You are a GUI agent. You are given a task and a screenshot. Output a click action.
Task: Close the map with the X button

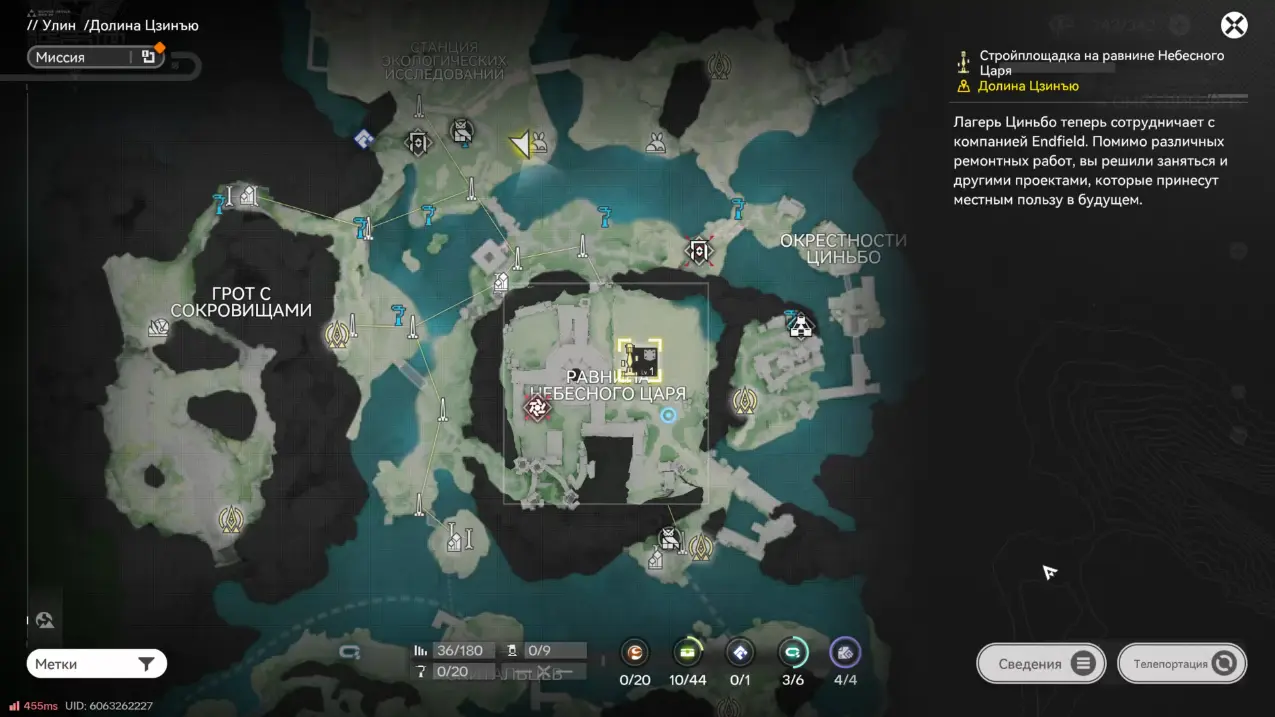[x=1234, y=25]
